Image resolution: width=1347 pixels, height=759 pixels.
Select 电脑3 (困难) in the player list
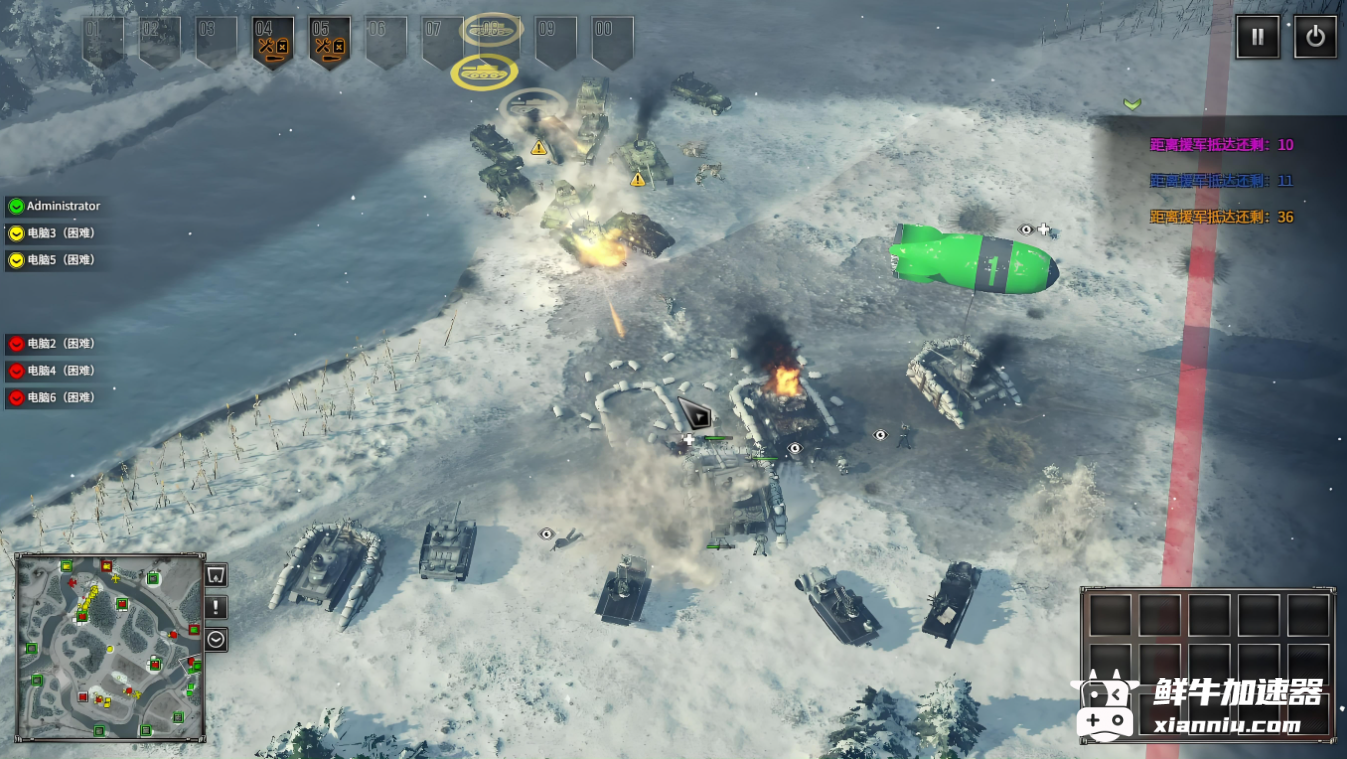[x=60, y=233]
